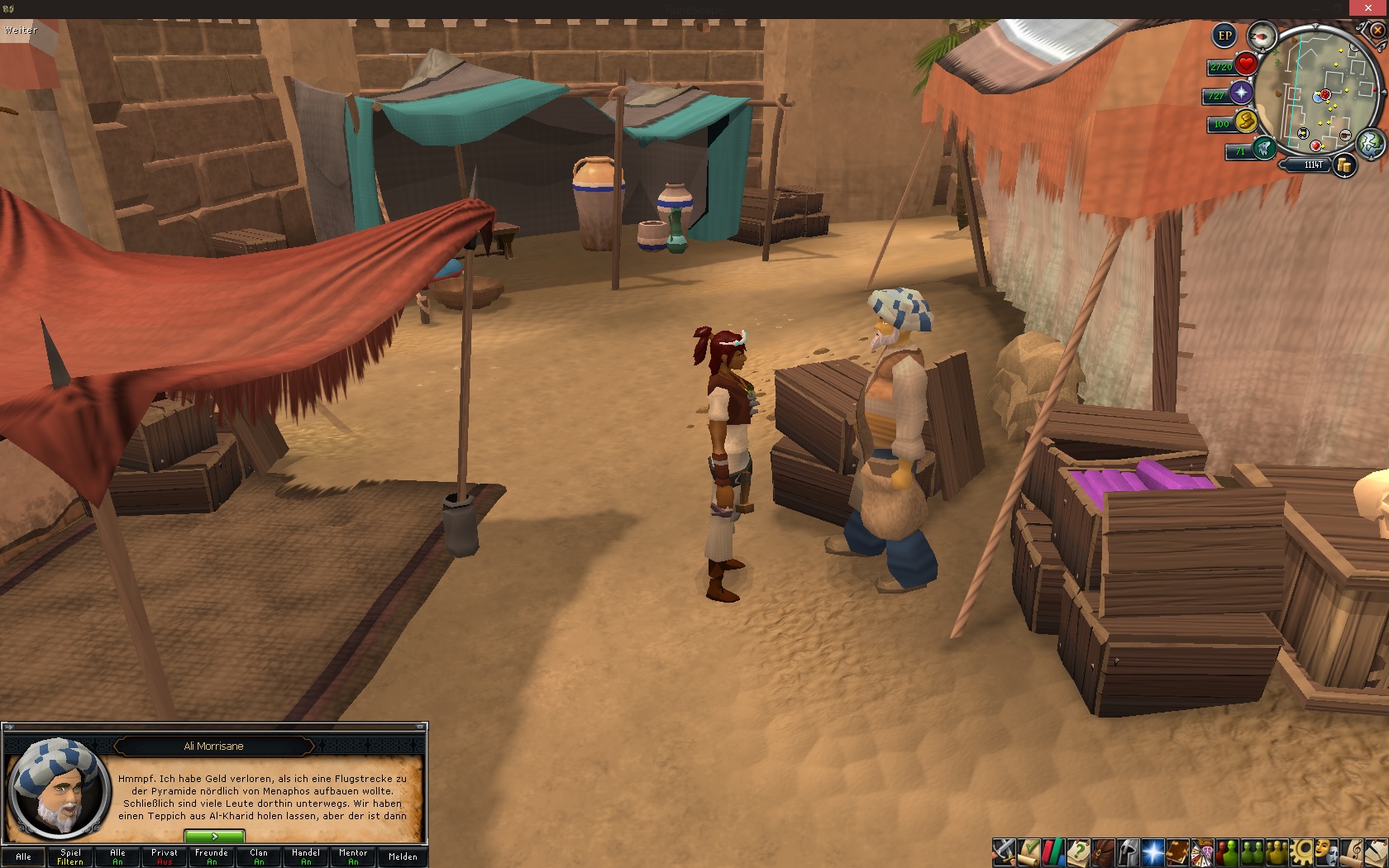Open the brown spellbook tab
Screen dimensions: 1389x868
point(1177,851)
